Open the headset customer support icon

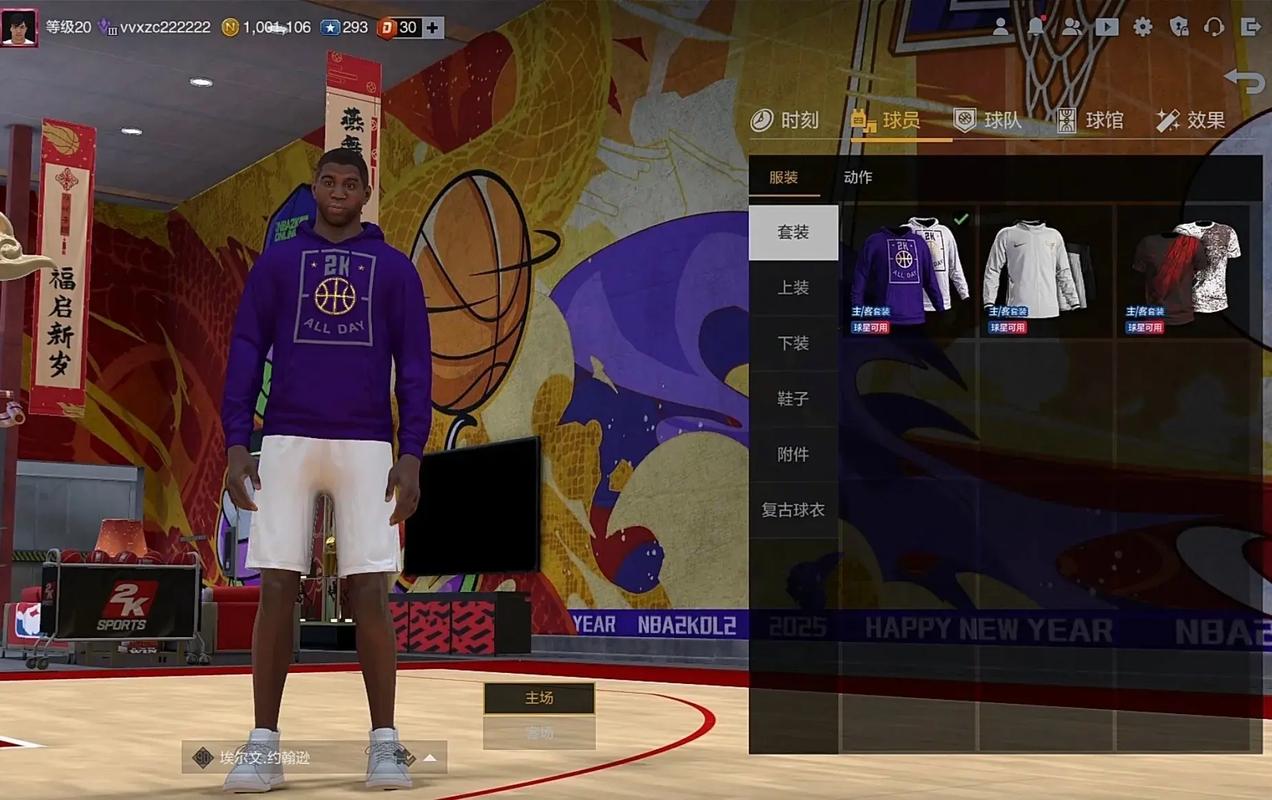1214,28
